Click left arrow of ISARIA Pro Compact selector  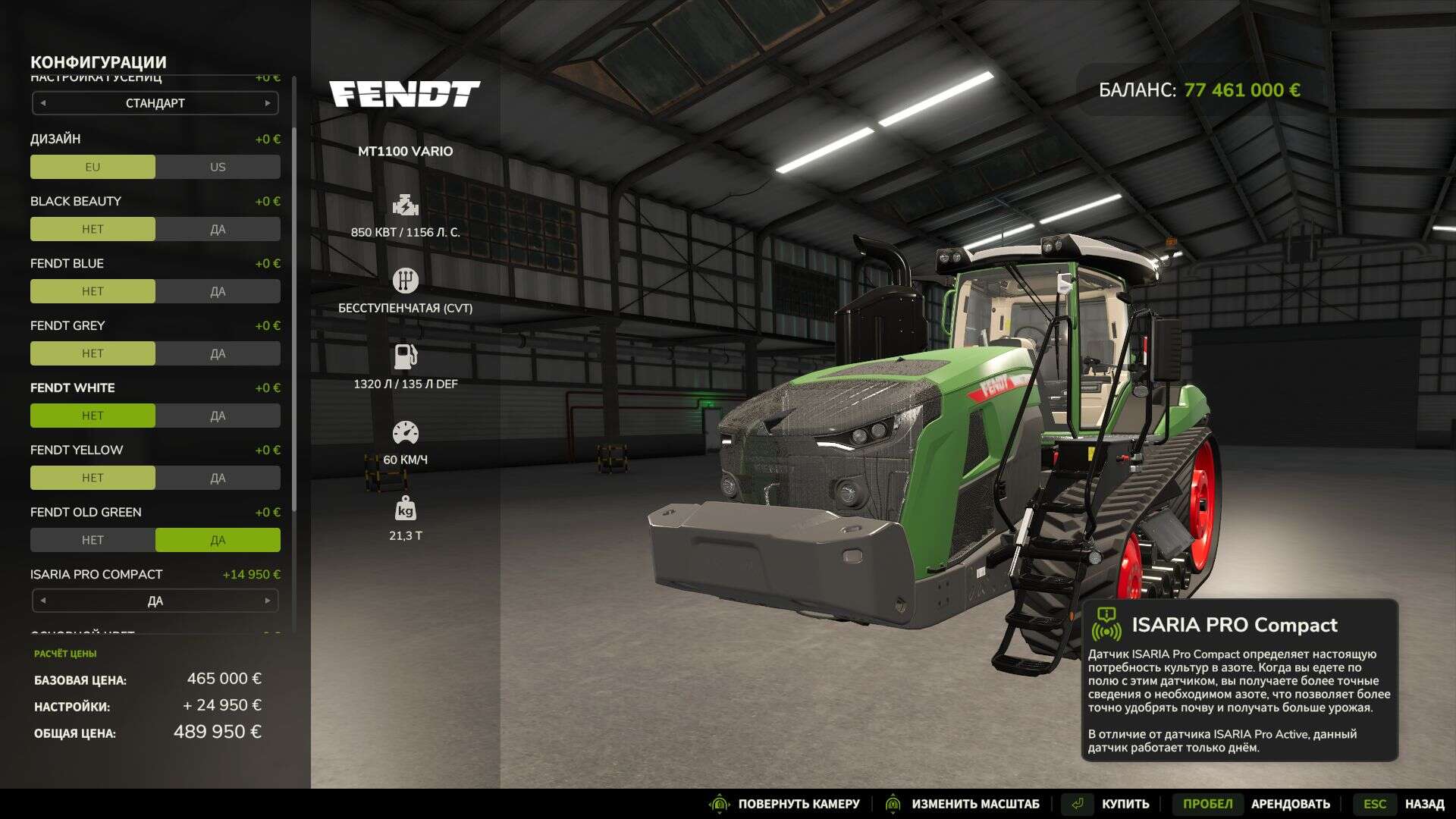[43, 601]
